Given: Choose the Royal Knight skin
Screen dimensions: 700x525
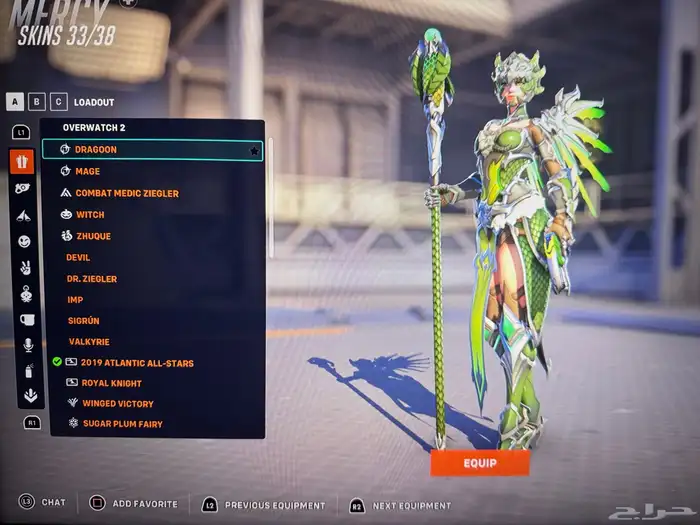Looking at the screenshot, I should point(110,383).
